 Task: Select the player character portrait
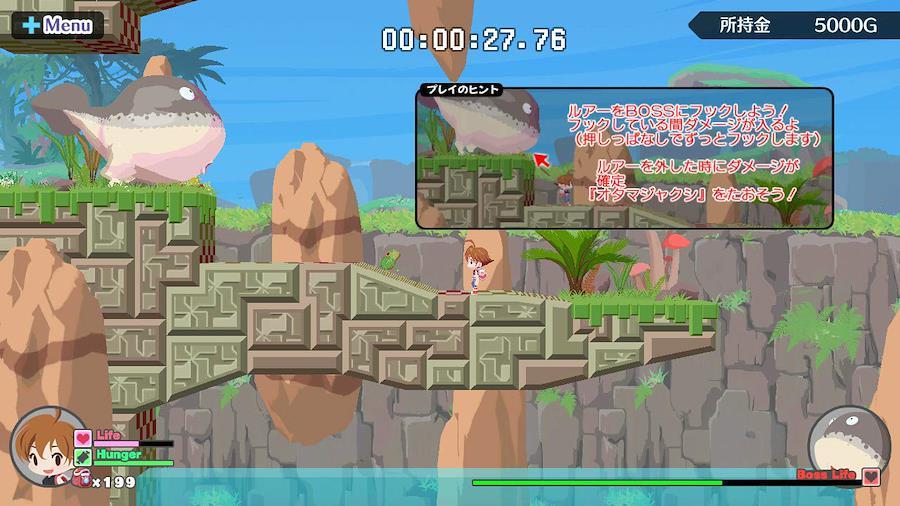(48, 446)
